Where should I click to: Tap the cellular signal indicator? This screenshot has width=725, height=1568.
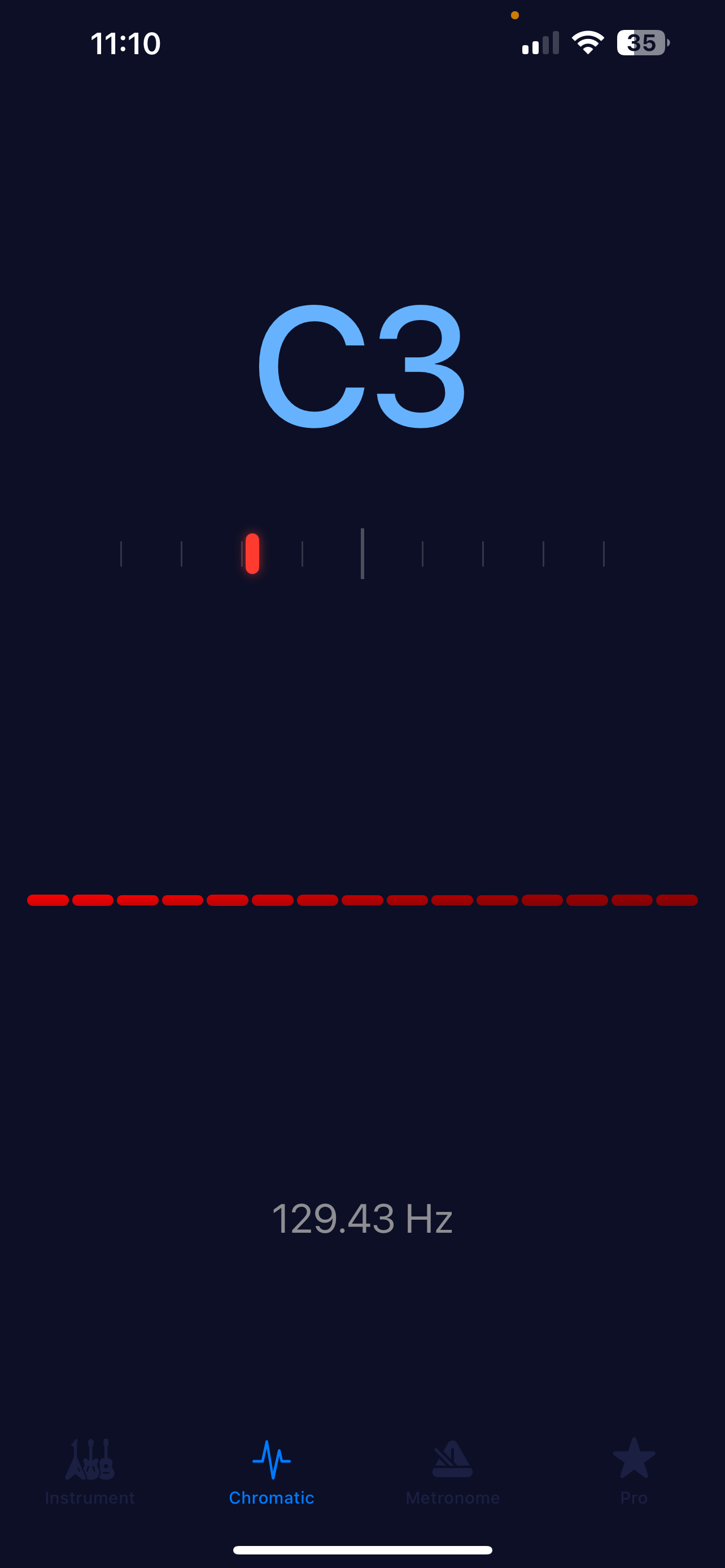tap(539, 42)
